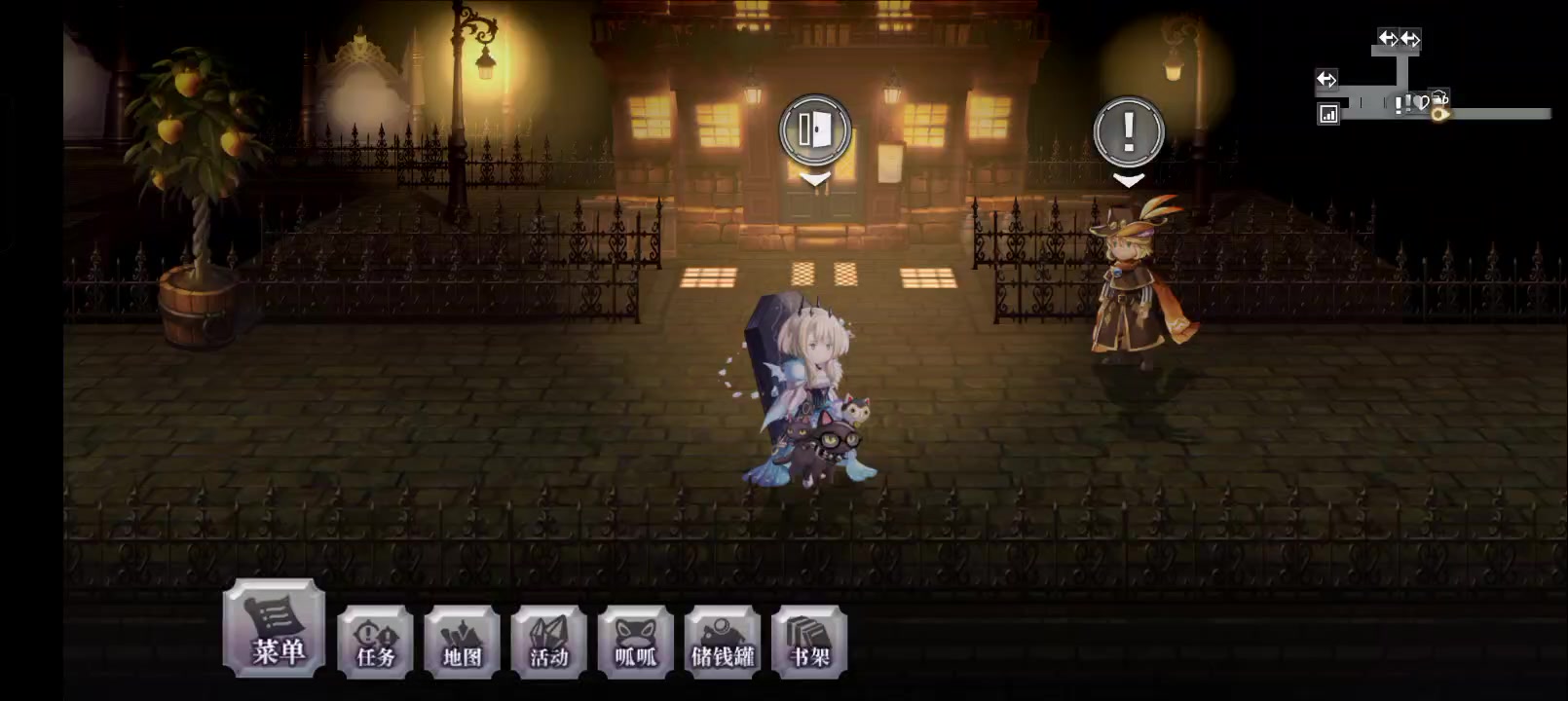Click the topmost exit arrow on the minimap
The width and height of the screenshot is (1568, 701).
(x=1389, y=39)
